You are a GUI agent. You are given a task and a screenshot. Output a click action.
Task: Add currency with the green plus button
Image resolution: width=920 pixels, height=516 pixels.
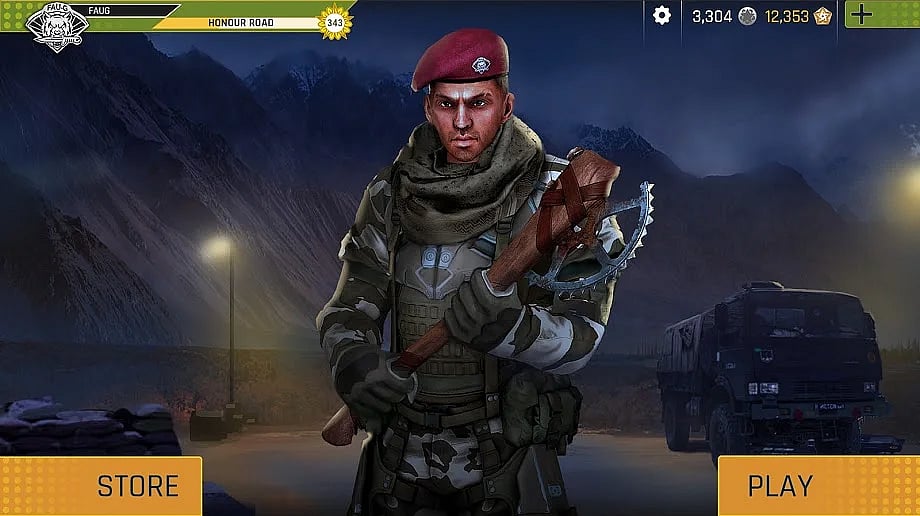[x=861, y=15]
